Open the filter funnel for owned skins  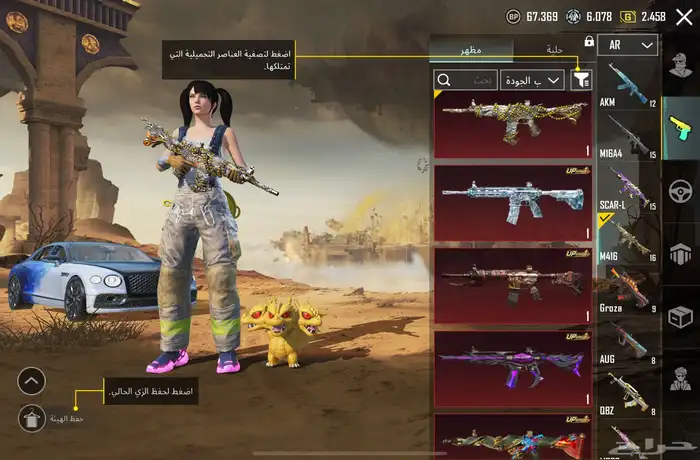[x=580, y=79]
